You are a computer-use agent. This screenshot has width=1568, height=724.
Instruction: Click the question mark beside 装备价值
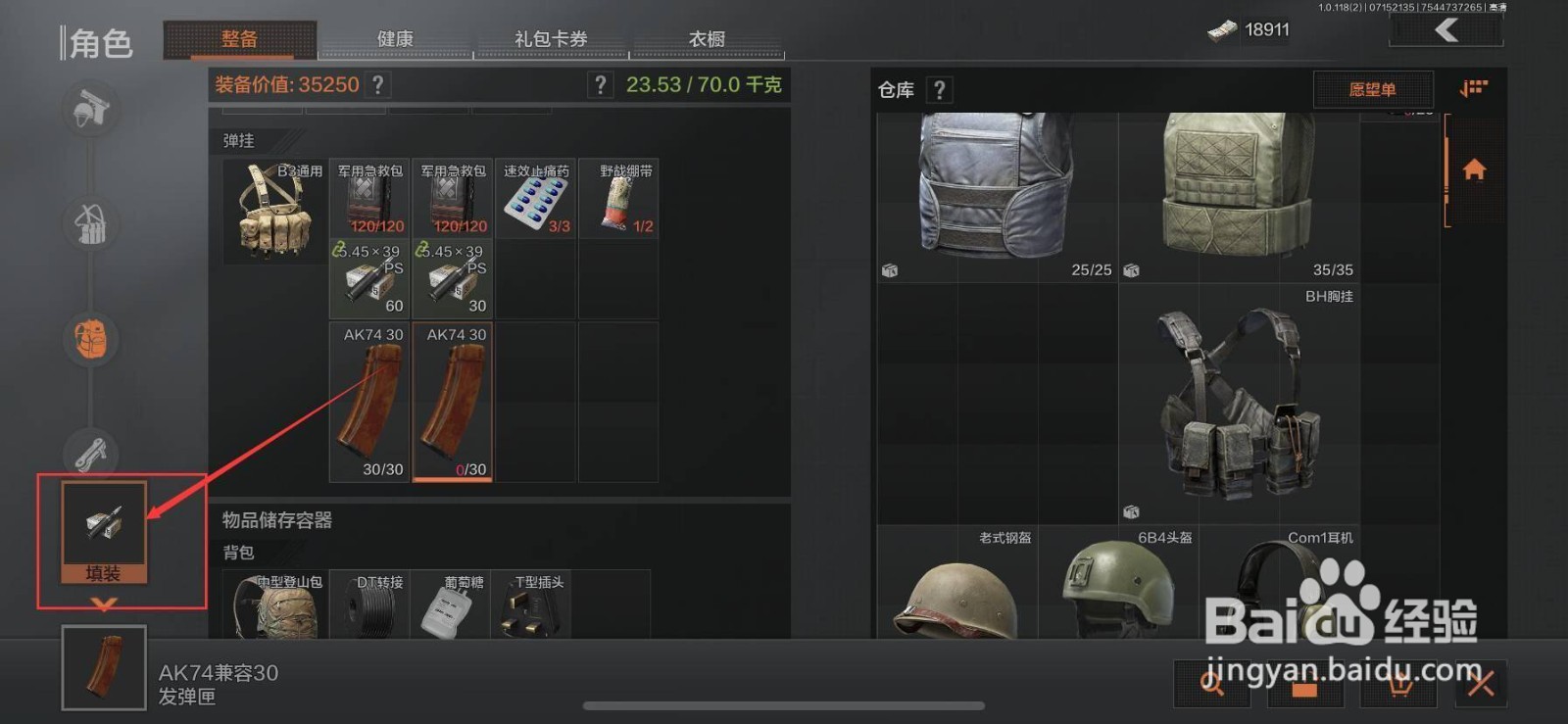click(x=377, y=85)
